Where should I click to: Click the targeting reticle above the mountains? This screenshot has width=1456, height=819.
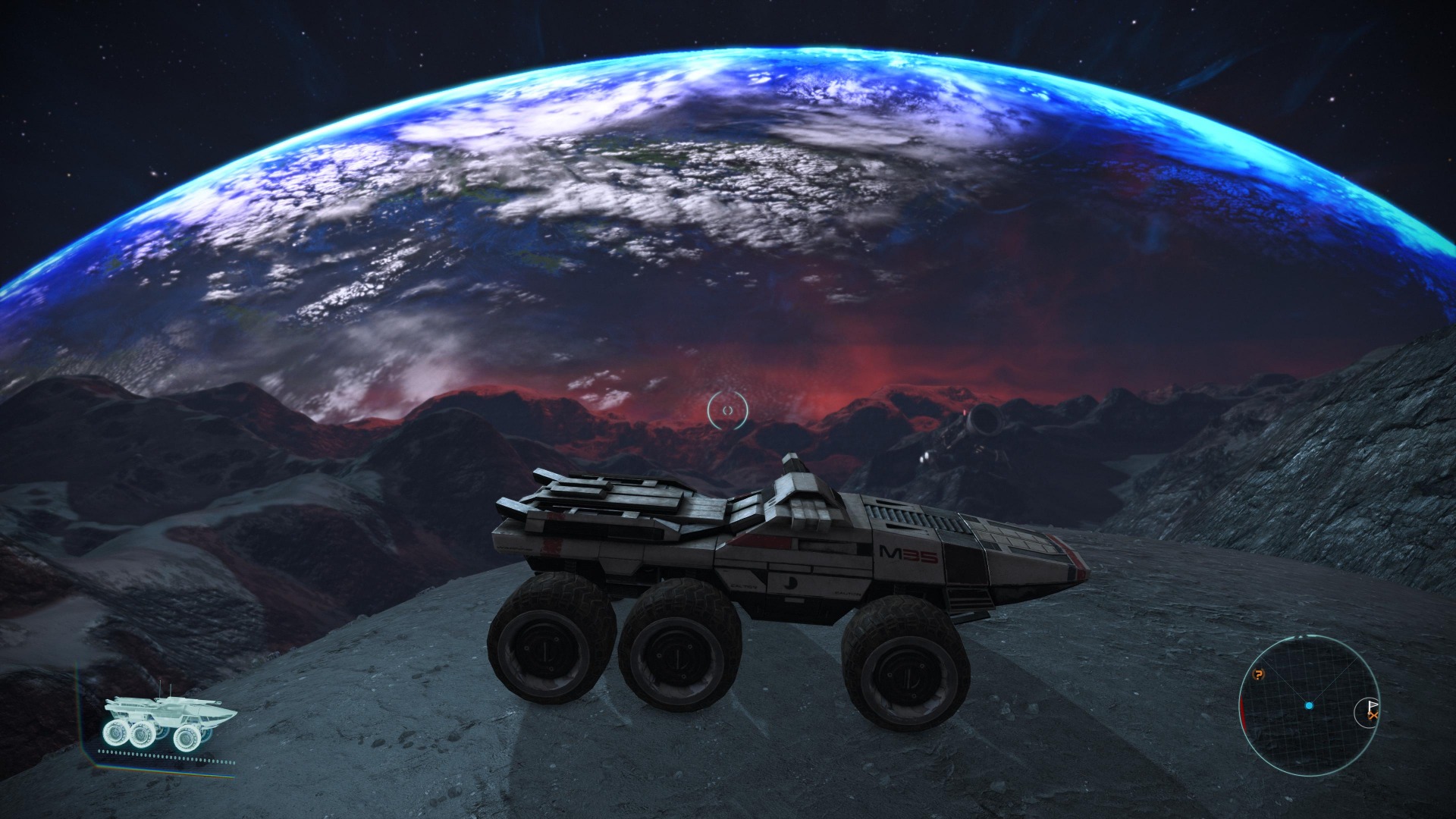pyautogui.click(x=730, y=408)
